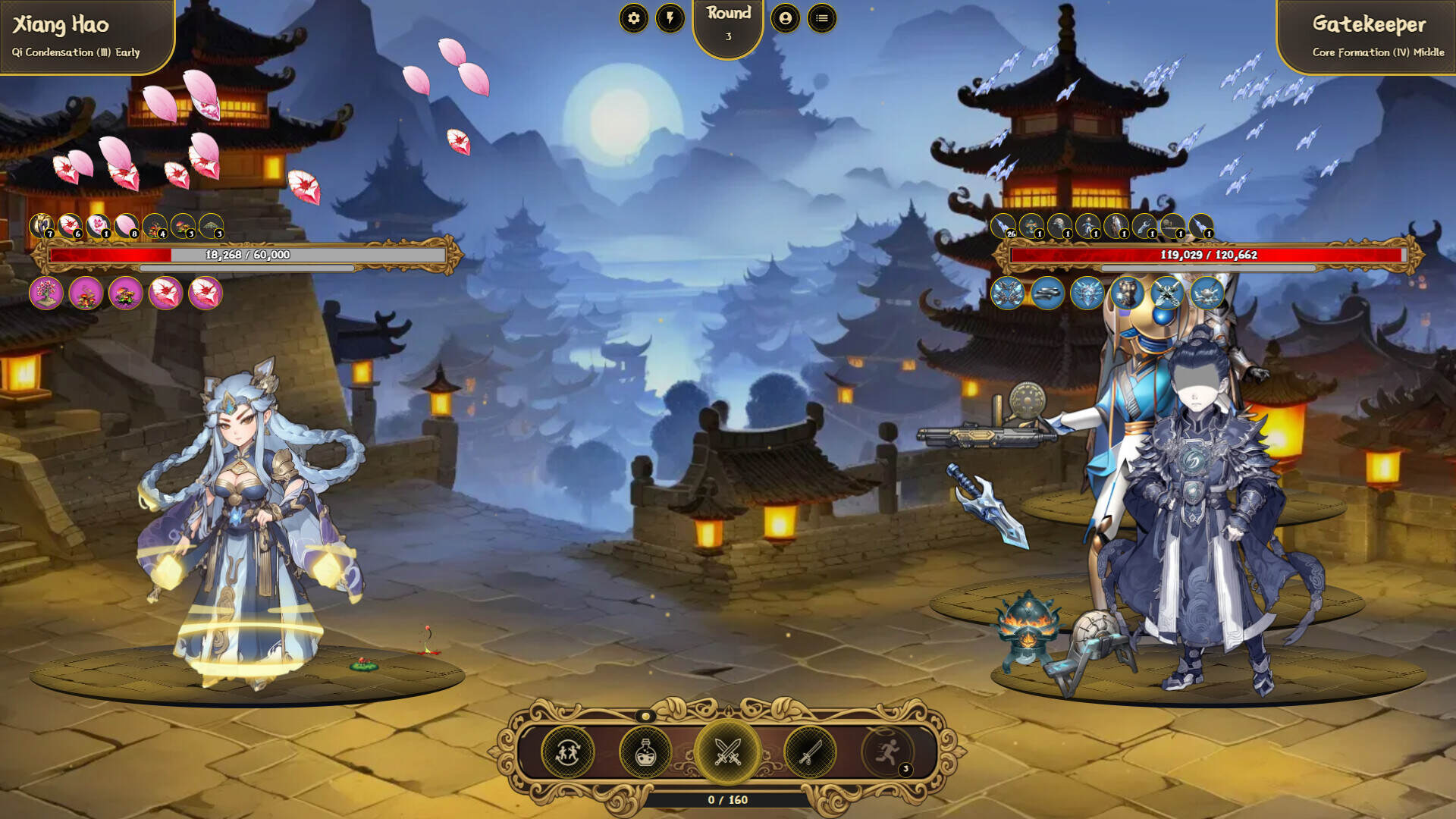This screenshot has width=1456, height=819.
Task: Select the single sword weapon action
Action: (x=808, y=752)
